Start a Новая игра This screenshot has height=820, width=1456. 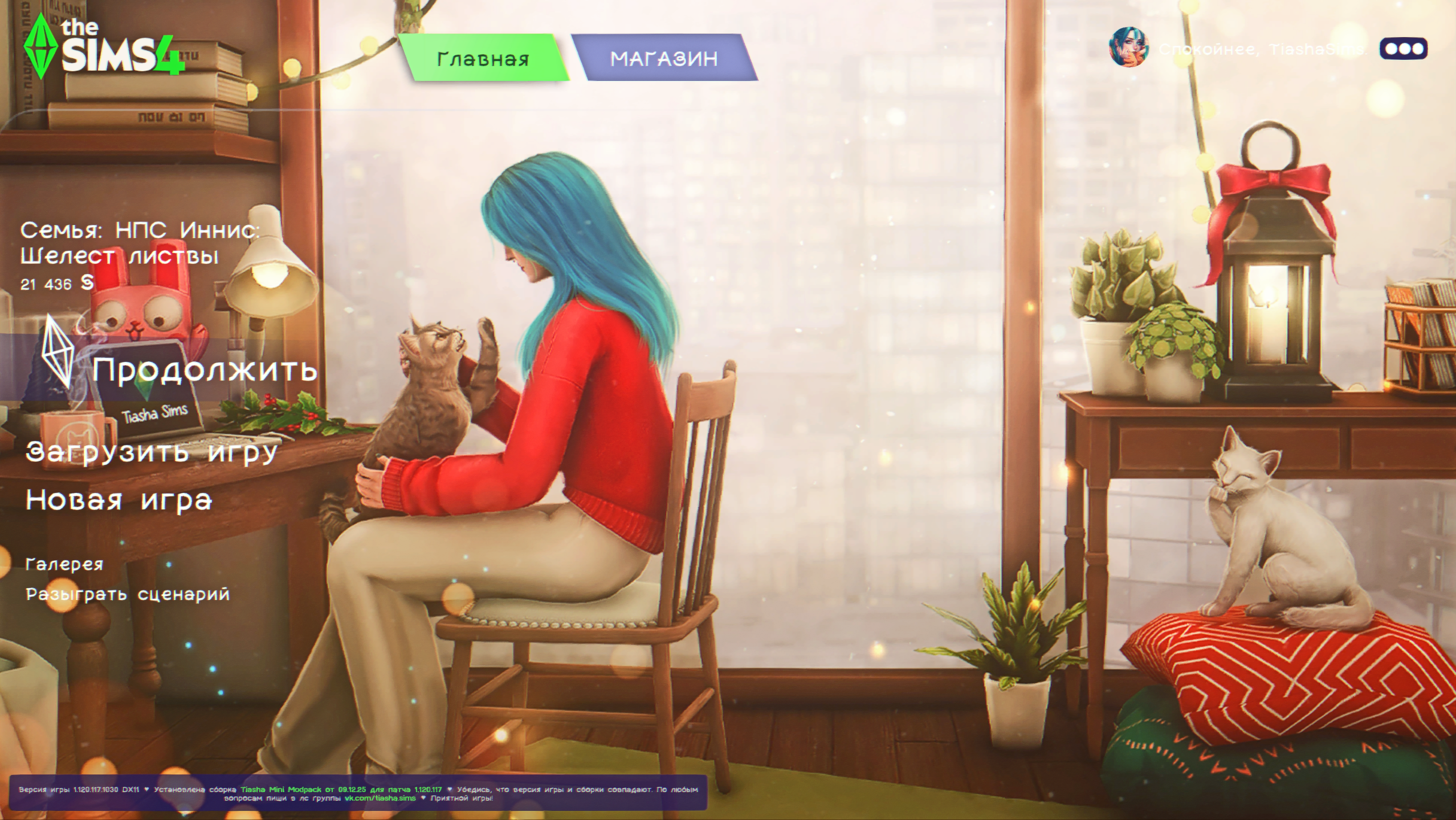119,500
